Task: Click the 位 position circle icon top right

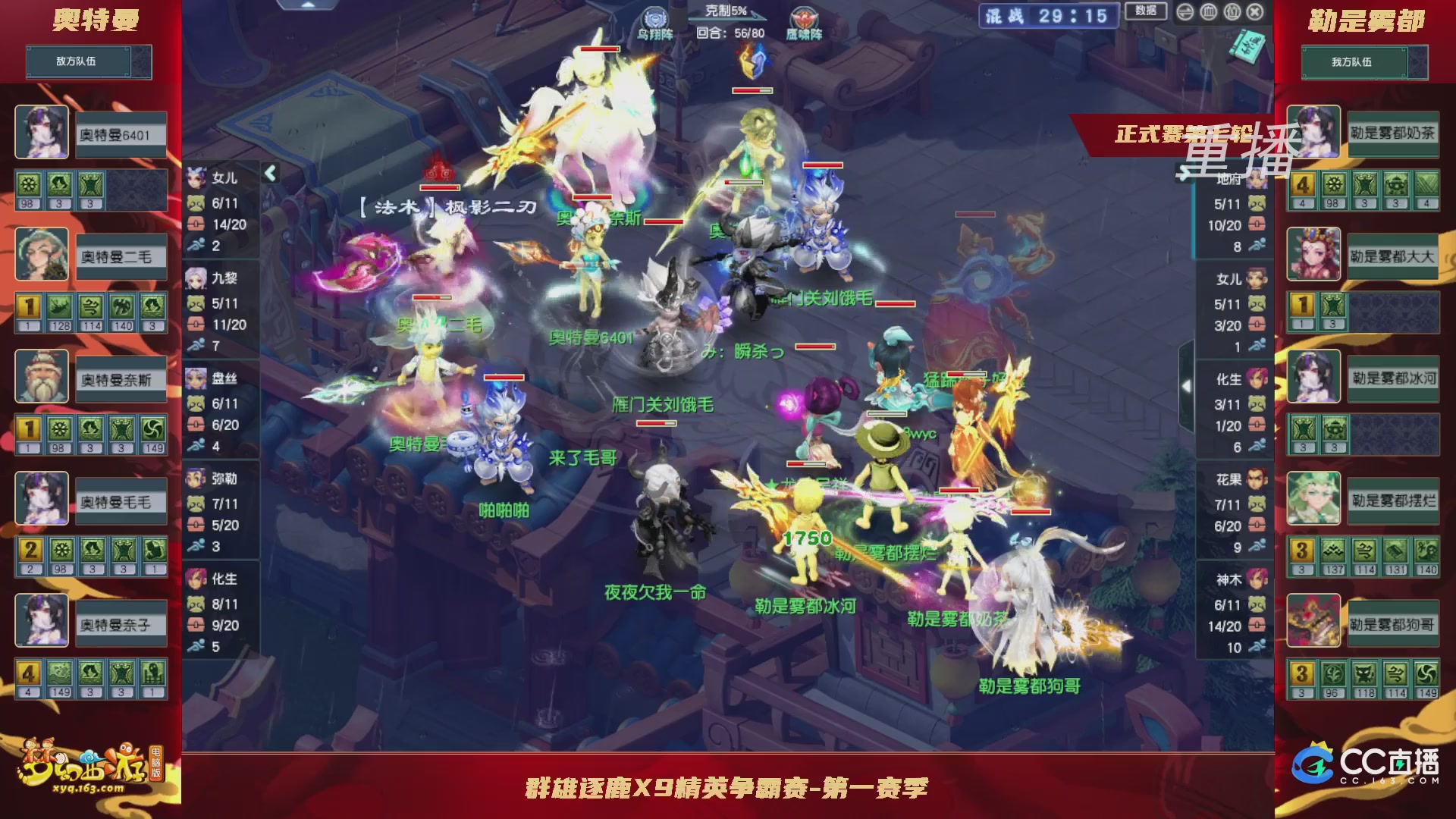Action: pyautogui.click(x=1232, y=12)
